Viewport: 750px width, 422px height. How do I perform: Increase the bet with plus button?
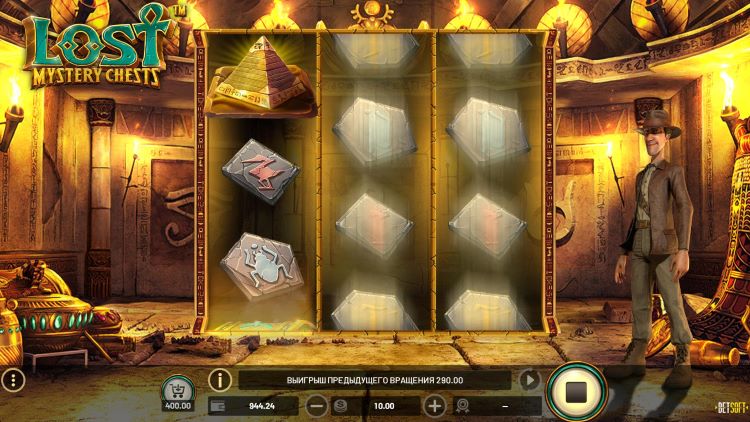pos(434,406)
